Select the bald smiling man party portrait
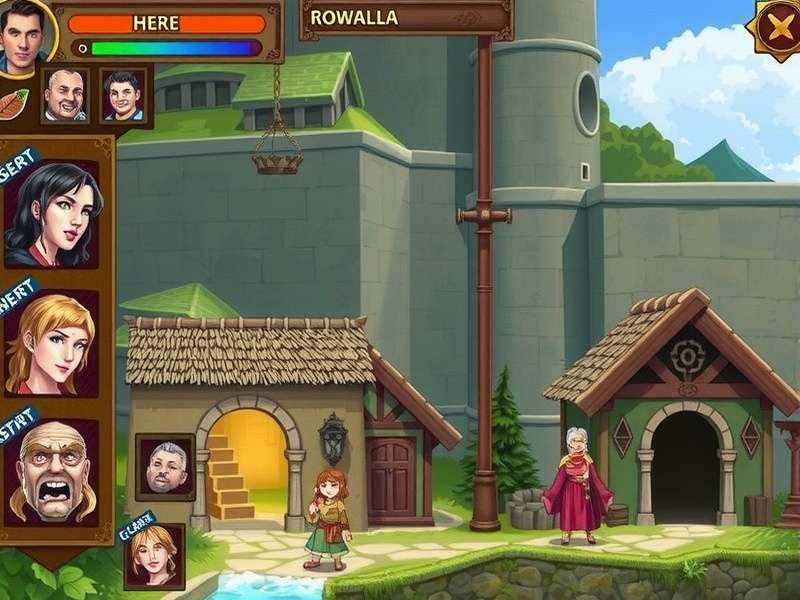This screenshot has height=600, width=800. click(x=65, y=96)
